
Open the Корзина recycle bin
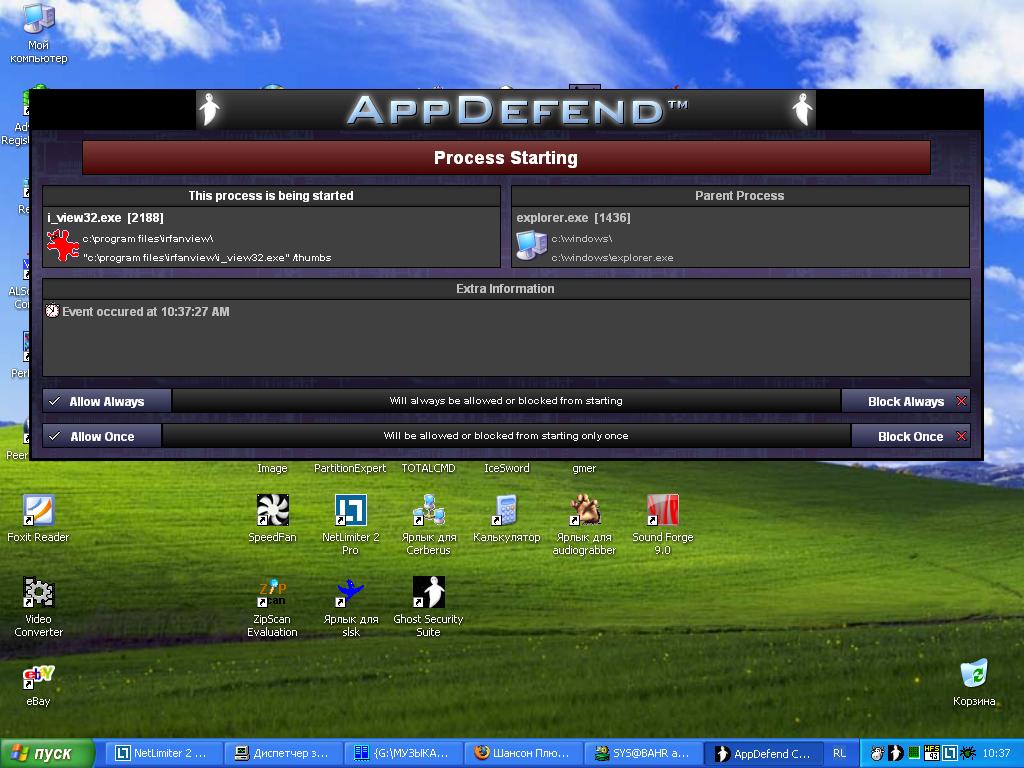[973, 674]
